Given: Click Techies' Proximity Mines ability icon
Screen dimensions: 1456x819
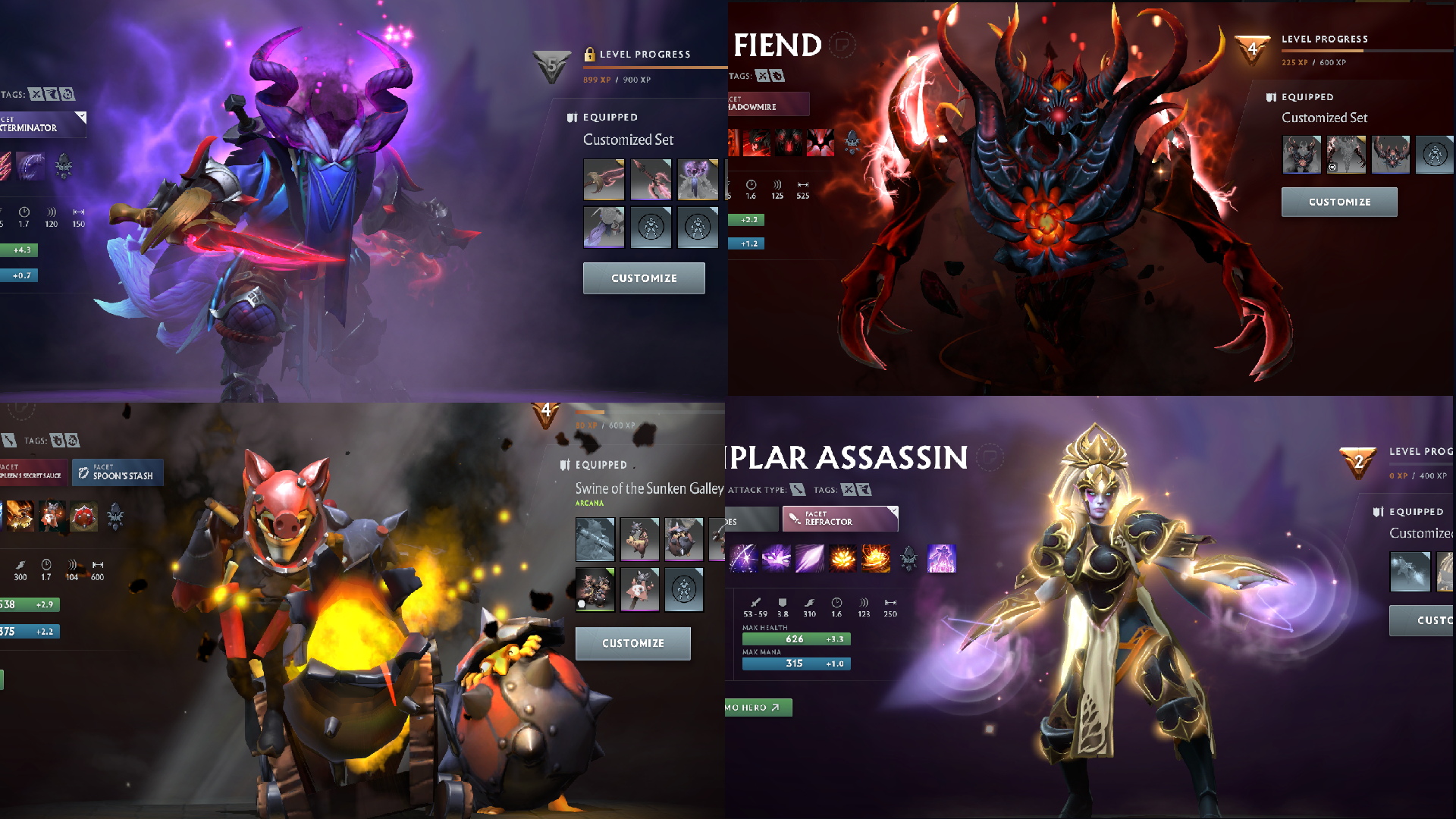Looking at the screenshot, I should pos(83,516).
